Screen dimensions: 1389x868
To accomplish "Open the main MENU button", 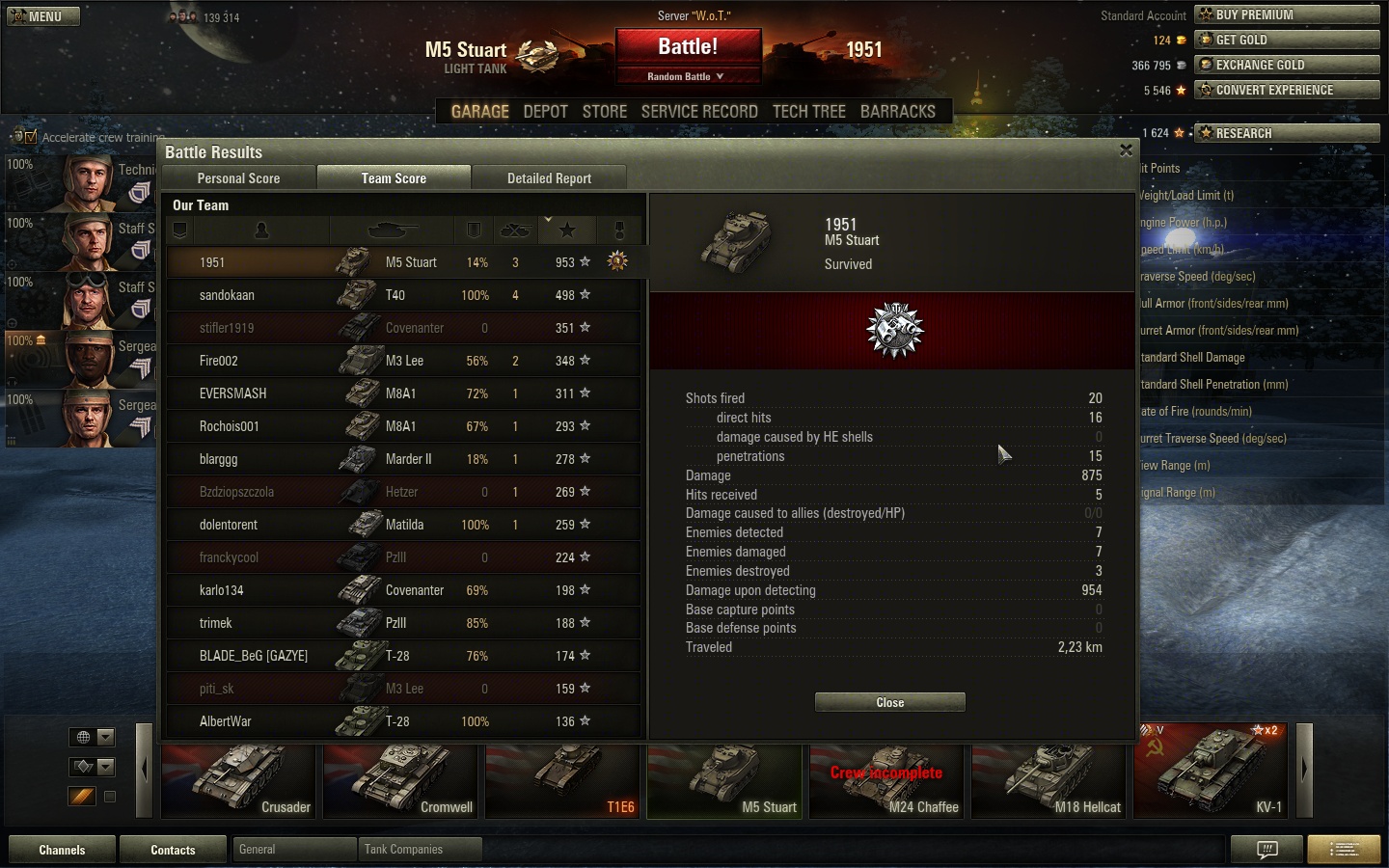I will coord(42,16).
